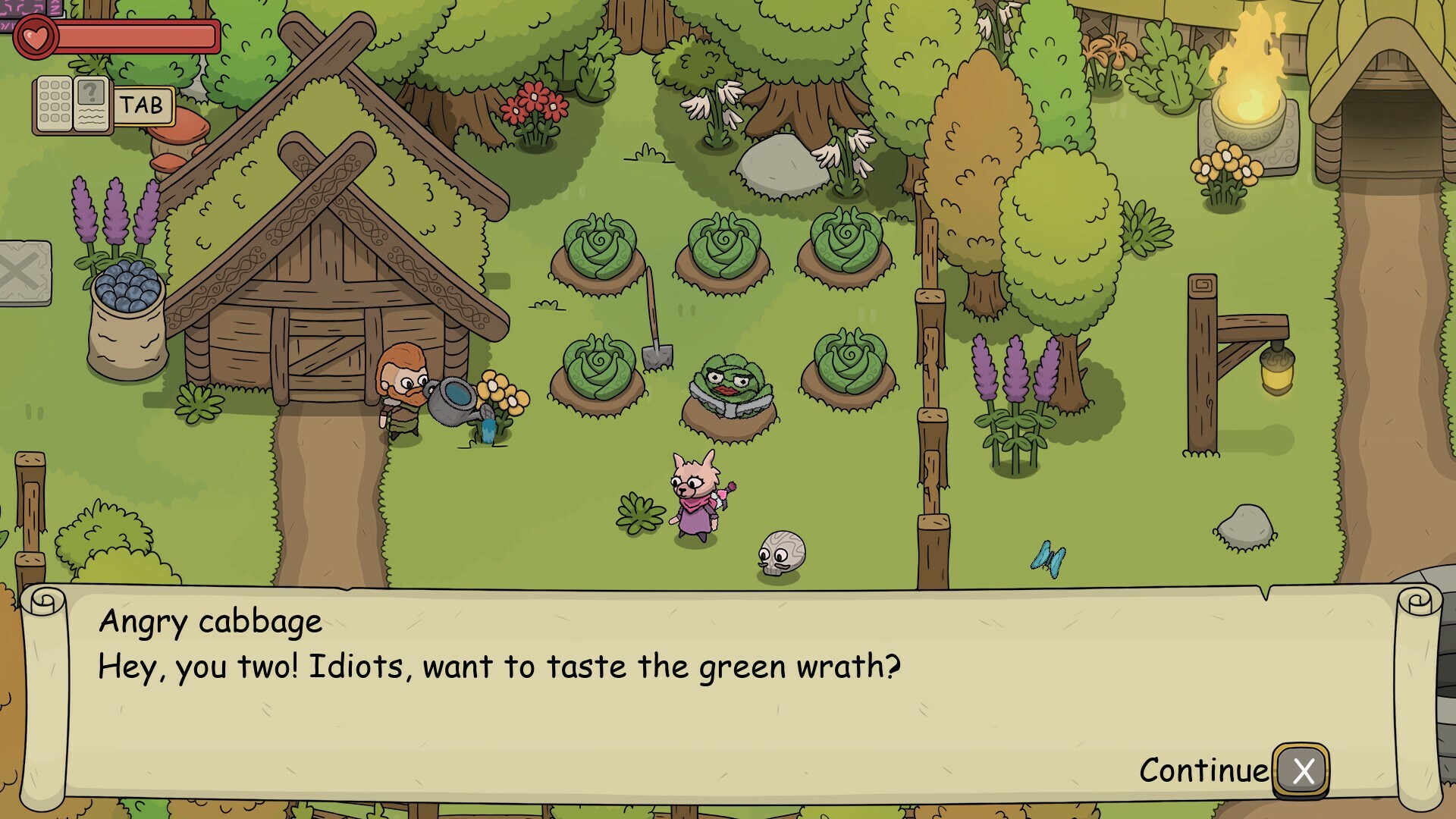Open the inventory and journal book icon

pyautogui.click(x=73, y=105)
